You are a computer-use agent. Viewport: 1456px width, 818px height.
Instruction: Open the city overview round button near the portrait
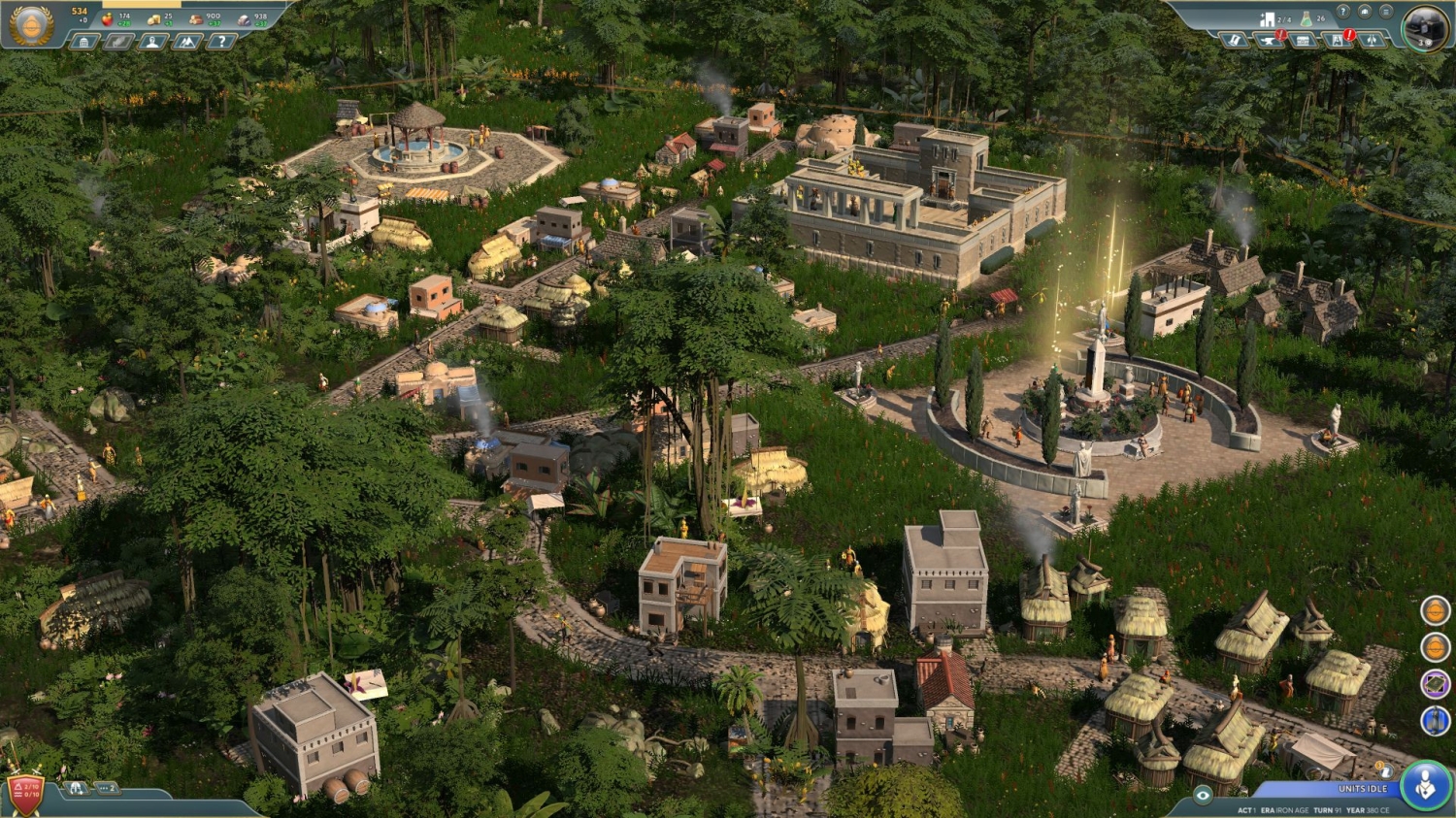coord(1365,12)
